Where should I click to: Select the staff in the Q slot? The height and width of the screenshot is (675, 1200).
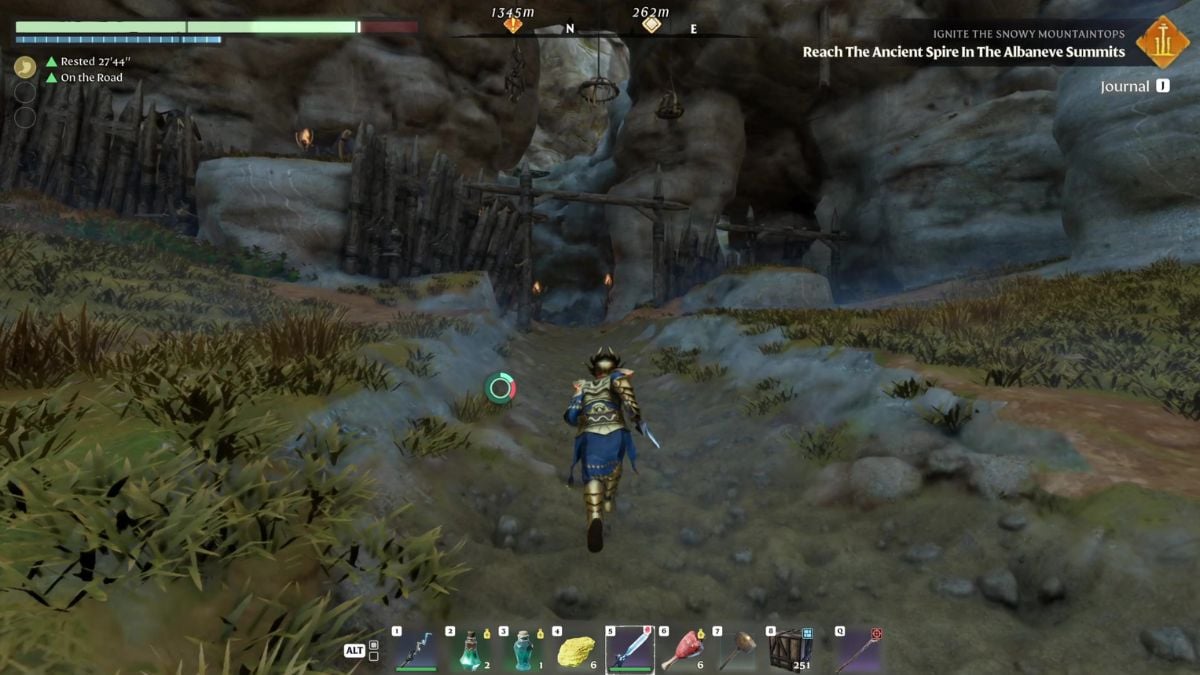858,650
